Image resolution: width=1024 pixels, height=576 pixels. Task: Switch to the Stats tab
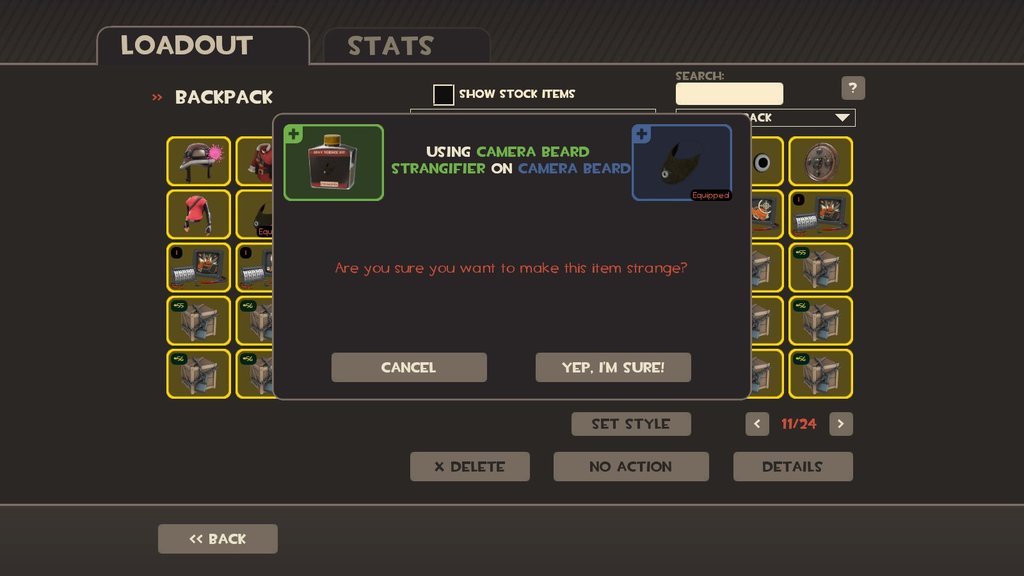coord(390,47)
